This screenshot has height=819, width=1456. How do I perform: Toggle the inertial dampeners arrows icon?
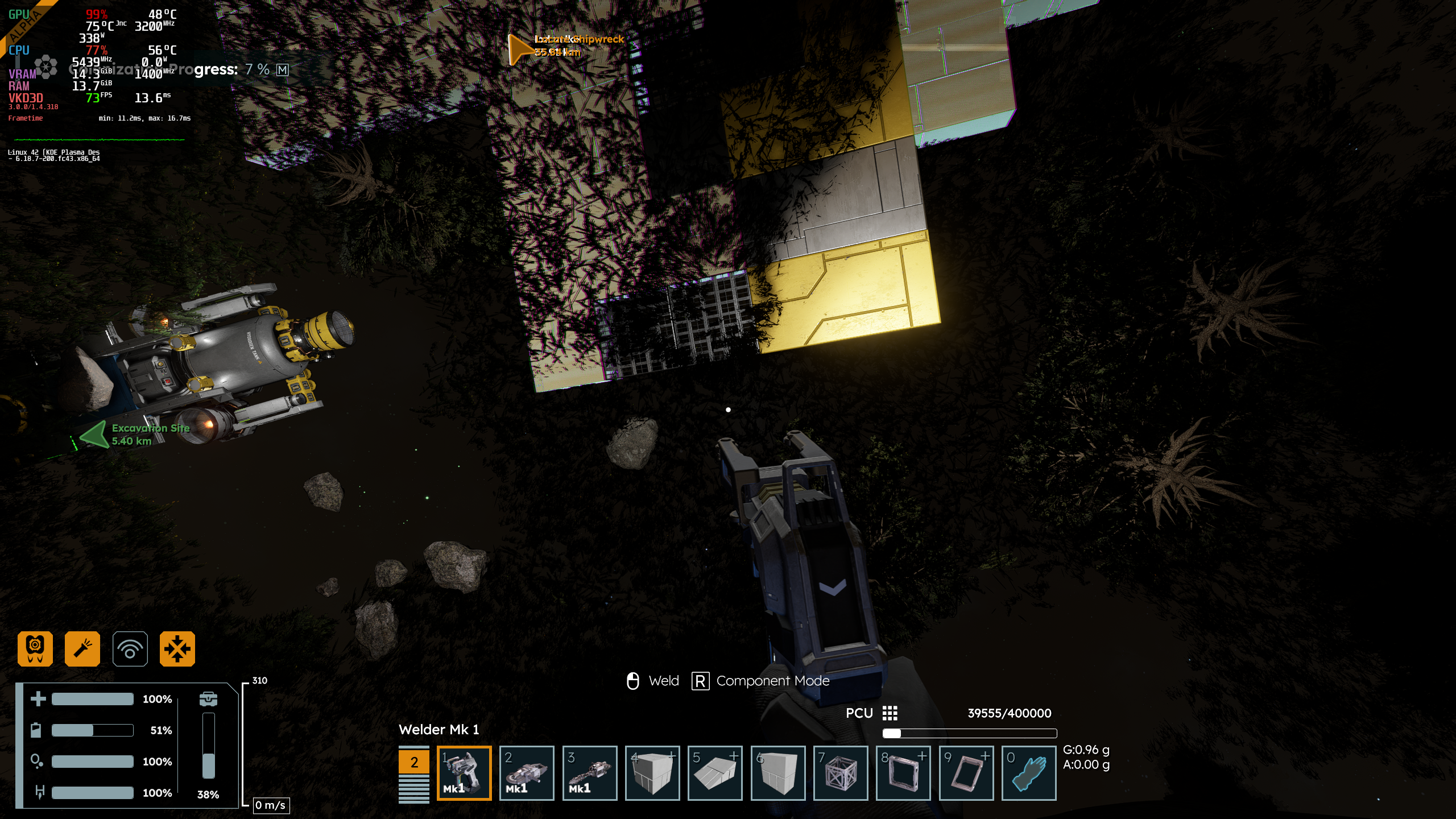click(177, 648)
